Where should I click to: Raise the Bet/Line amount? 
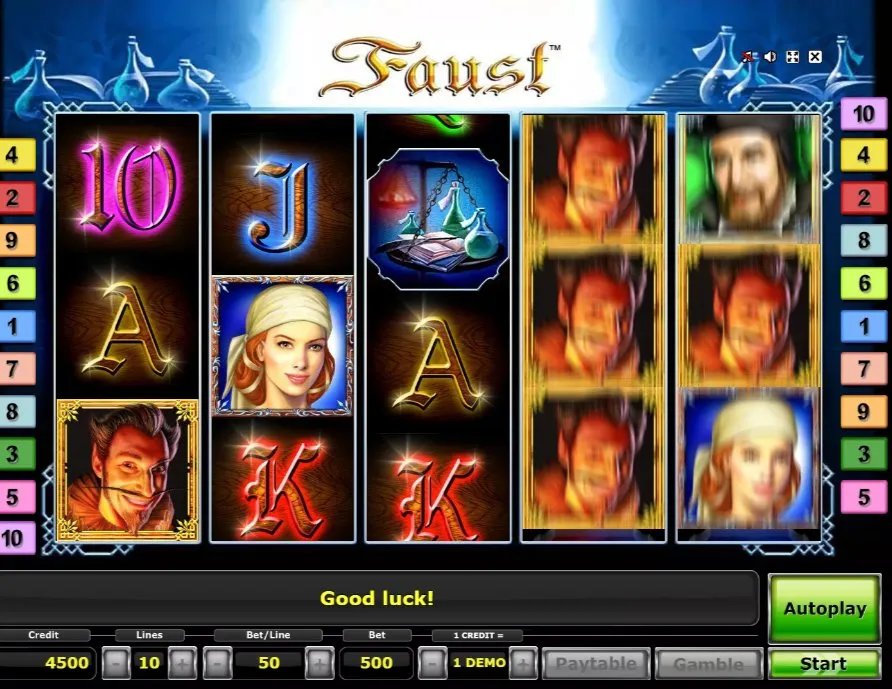pos(319,663)
